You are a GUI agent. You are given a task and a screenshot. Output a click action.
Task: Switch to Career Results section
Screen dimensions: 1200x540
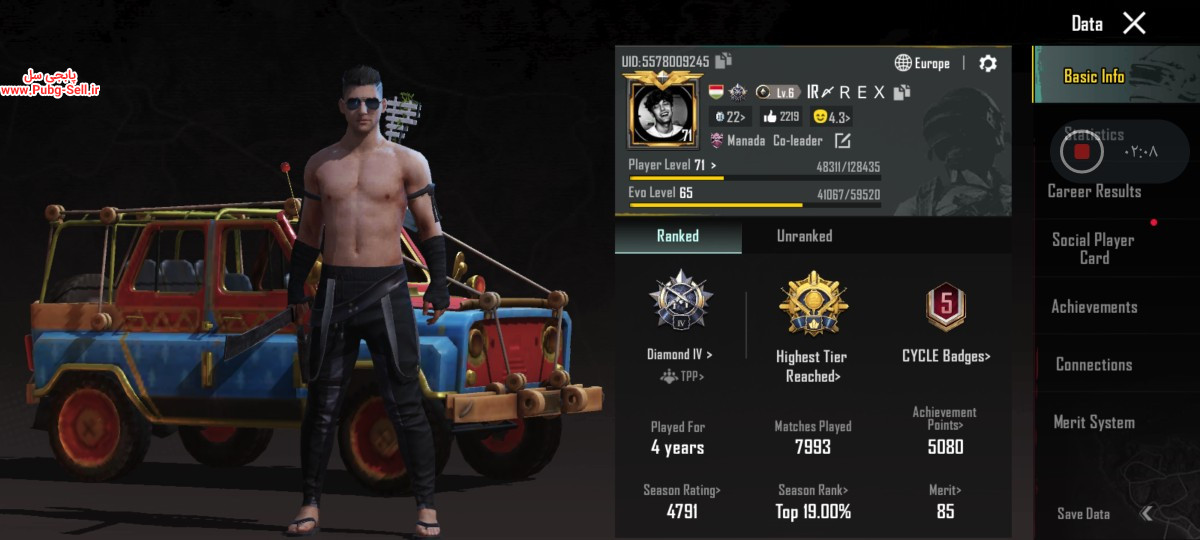(x=1094, y=191)
